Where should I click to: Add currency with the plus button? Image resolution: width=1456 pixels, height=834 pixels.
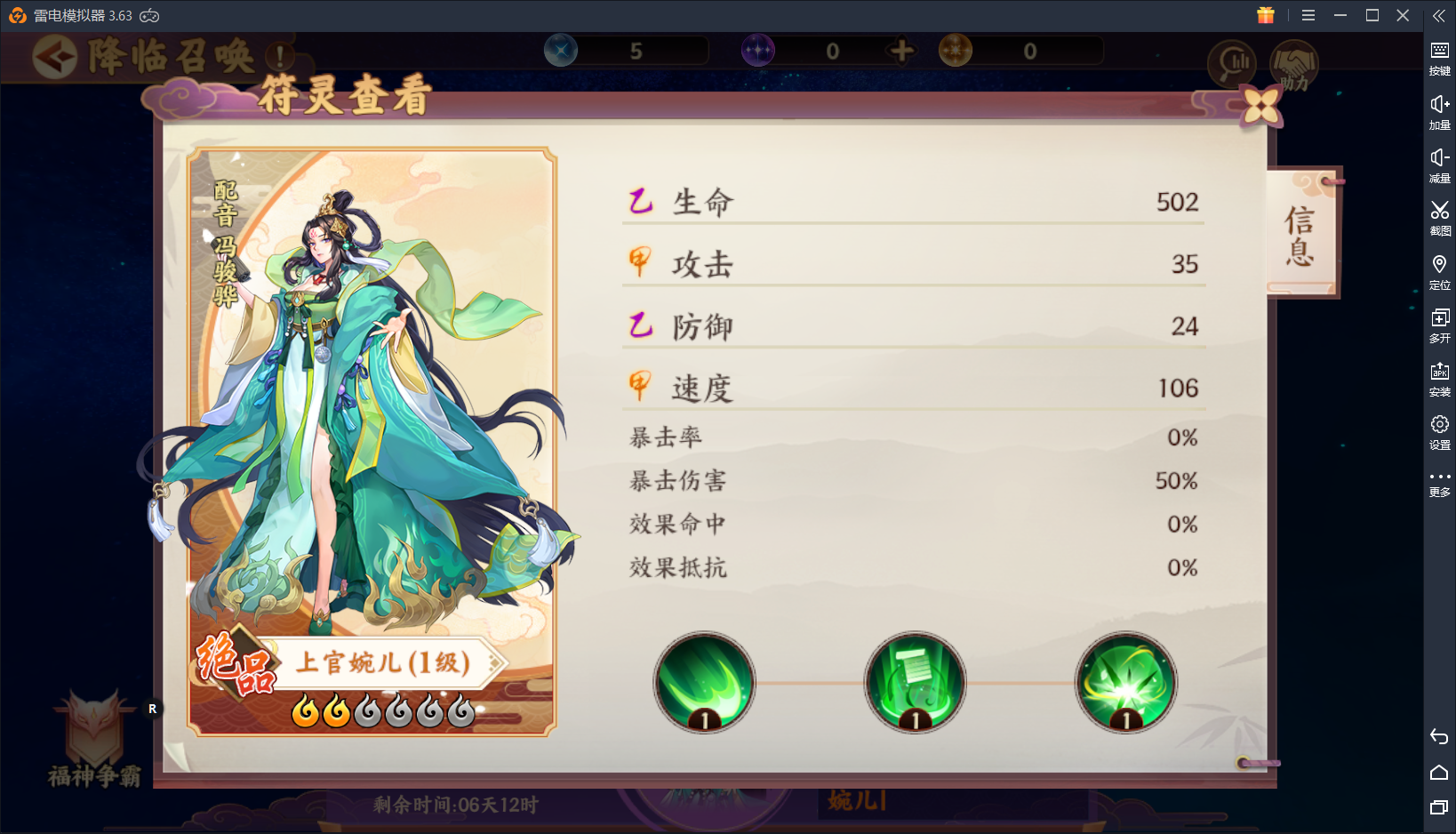(x=900, y=51)
